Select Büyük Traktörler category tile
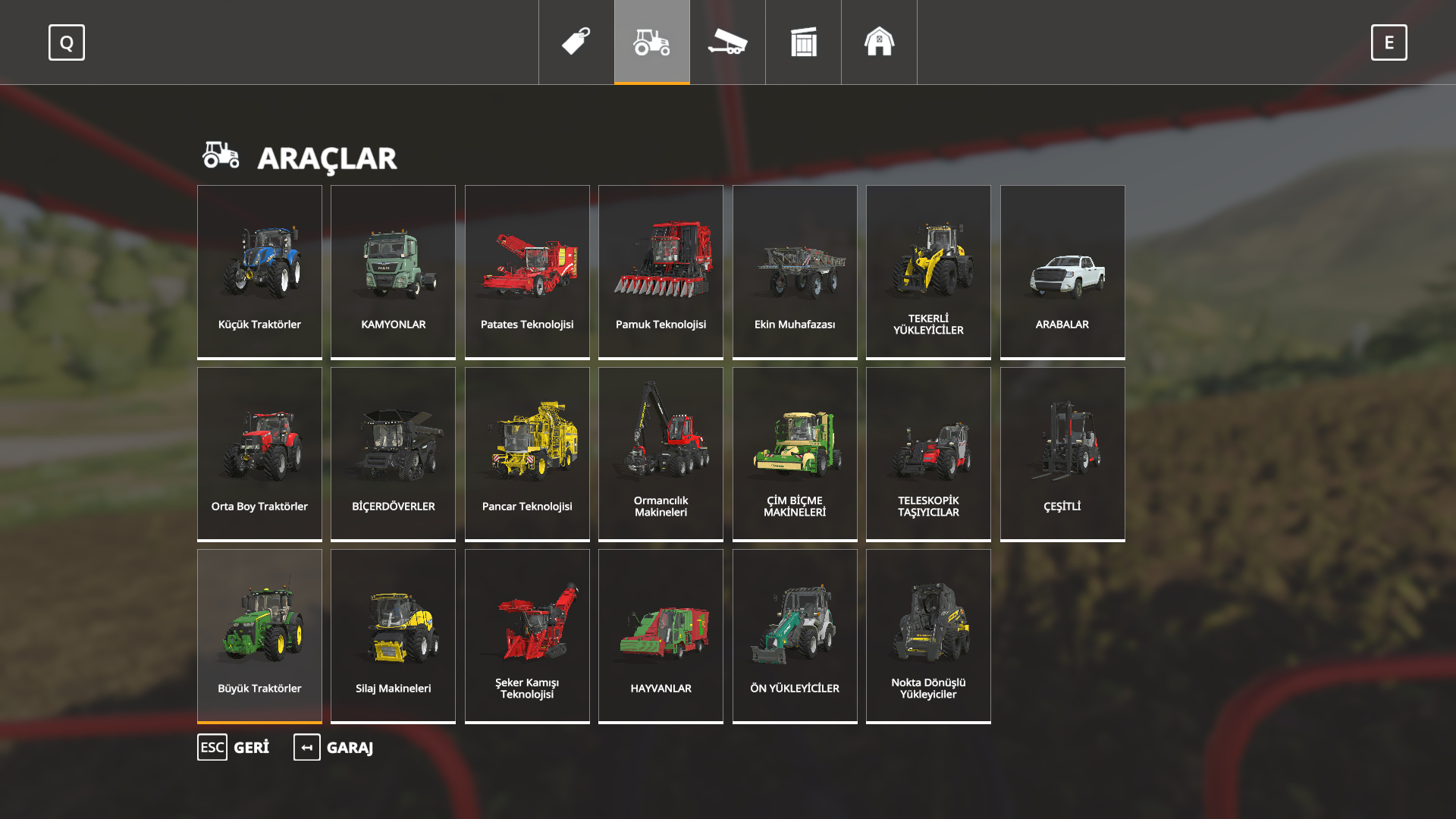This screenshot has height=819, width=1456. (259, 635)
